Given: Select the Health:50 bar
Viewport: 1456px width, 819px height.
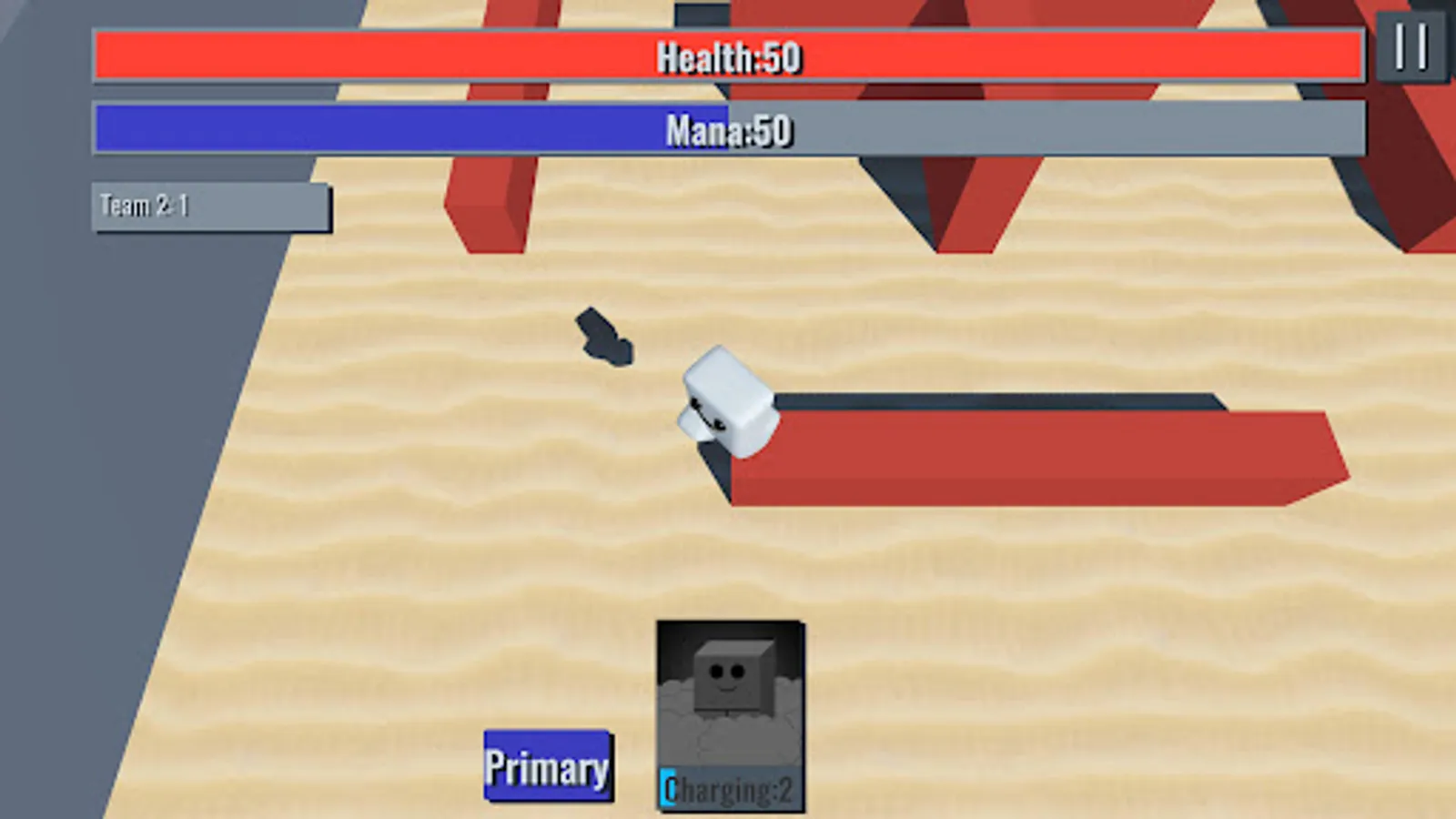Looking at the screenshot, I should pyautogui.click(x=728, y=56).
